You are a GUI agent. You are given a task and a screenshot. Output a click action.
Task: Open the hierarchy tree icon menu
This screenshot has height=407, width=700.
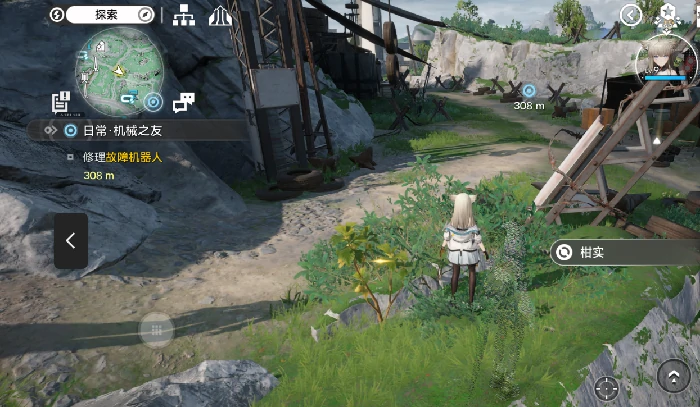(x=184, y=14)
